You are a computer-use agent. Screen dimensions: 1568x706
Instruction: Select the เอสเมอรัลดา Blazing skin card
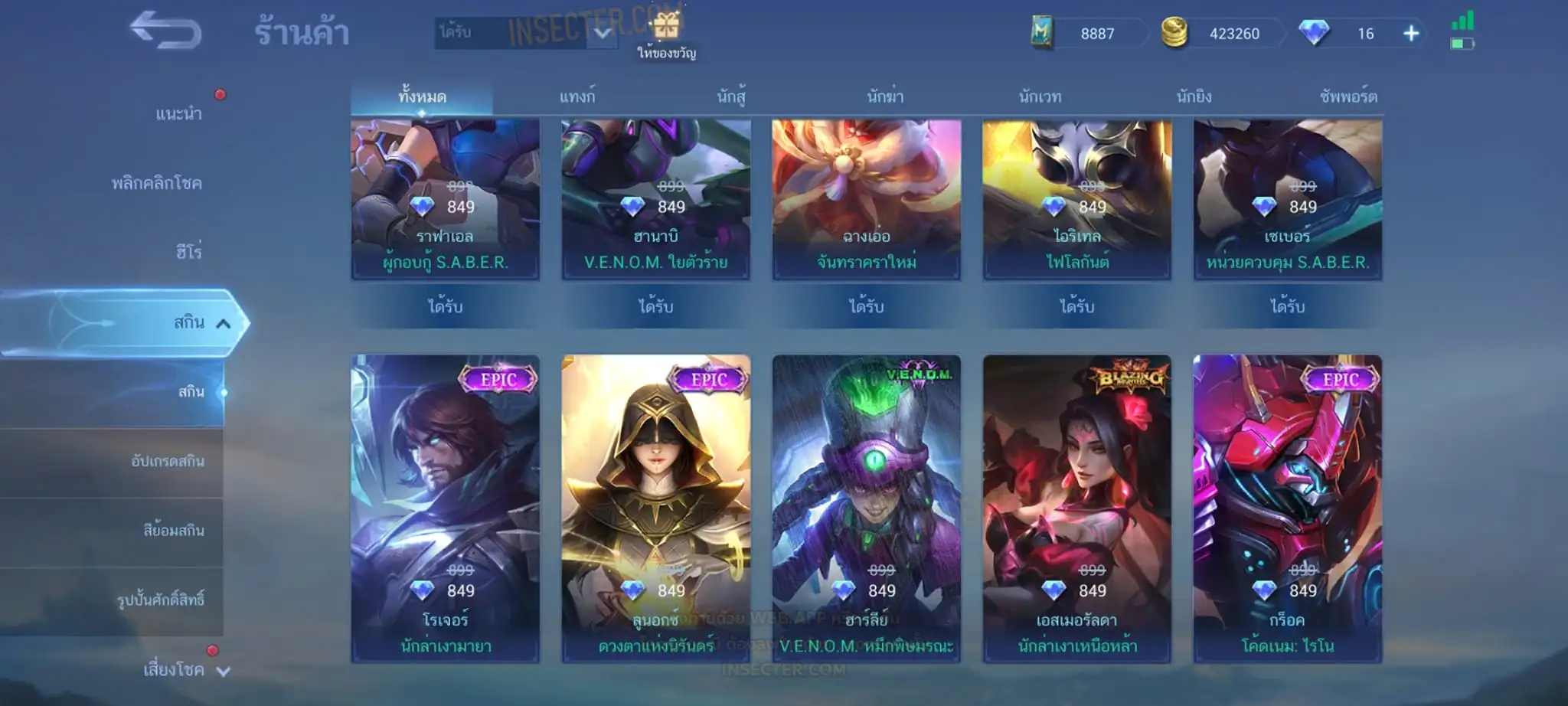click(1076, 508)
